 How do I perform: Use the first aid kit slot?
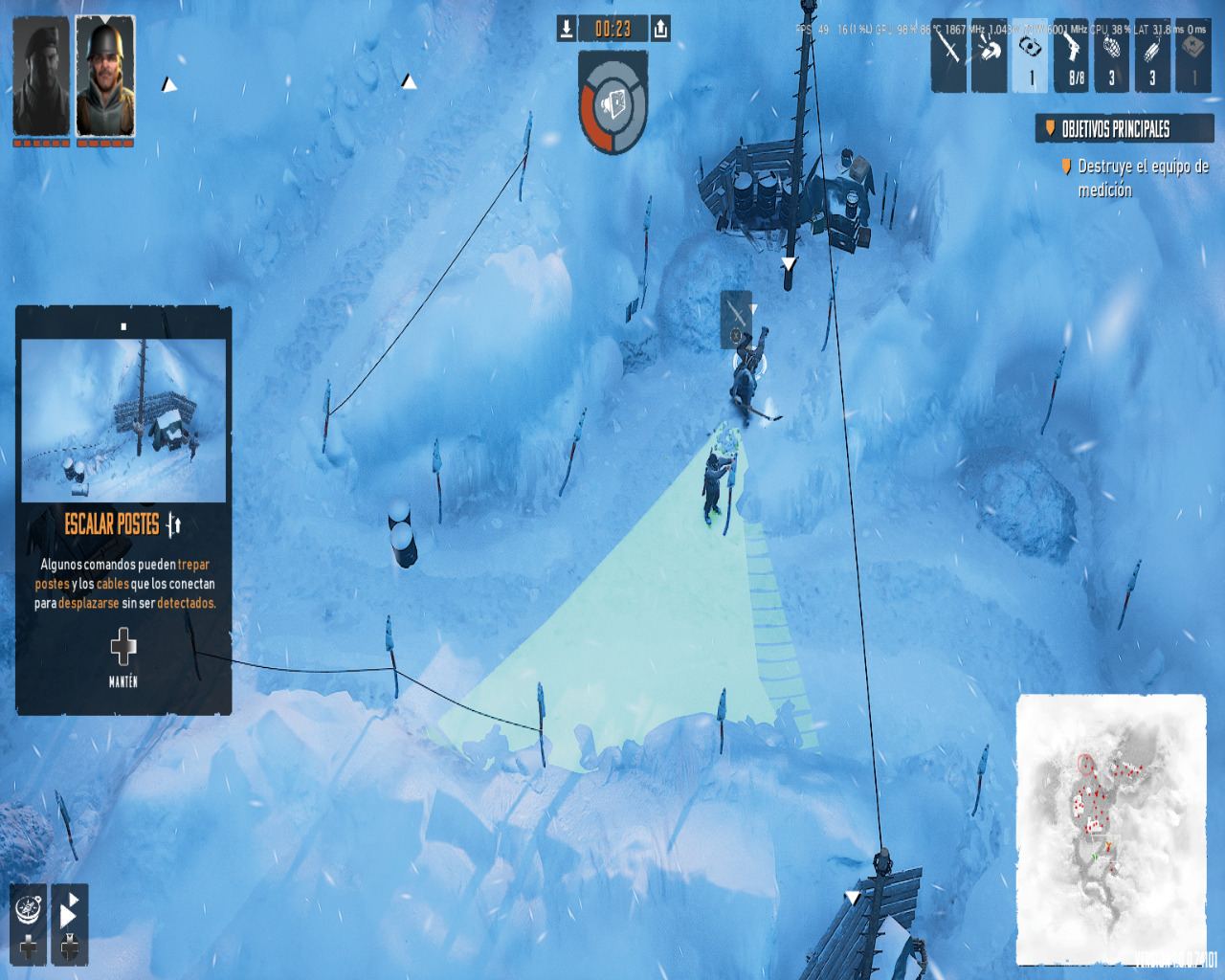(1193, 56)
